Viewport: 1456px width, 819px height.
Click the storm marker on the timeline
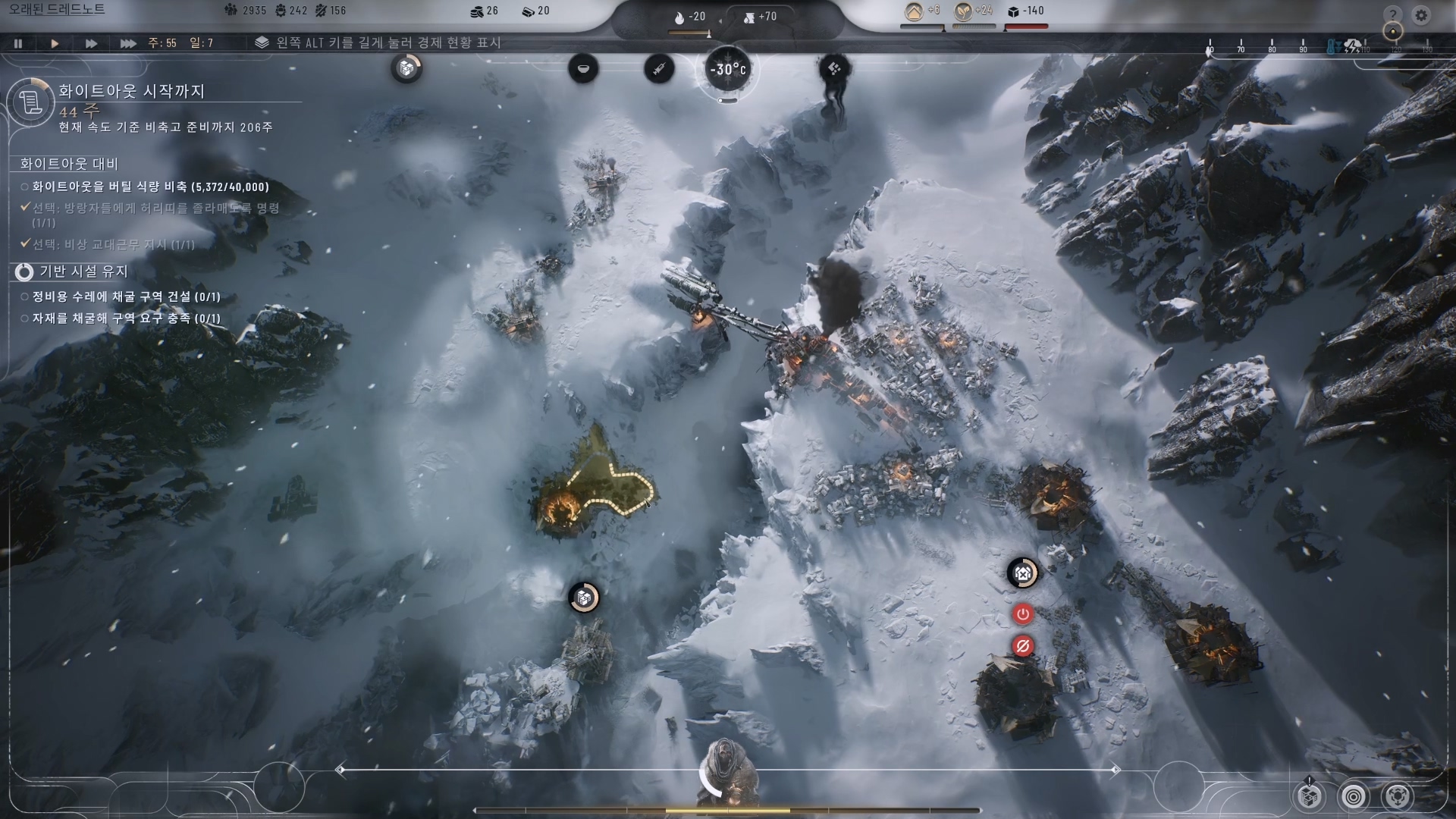[1352, 46]
